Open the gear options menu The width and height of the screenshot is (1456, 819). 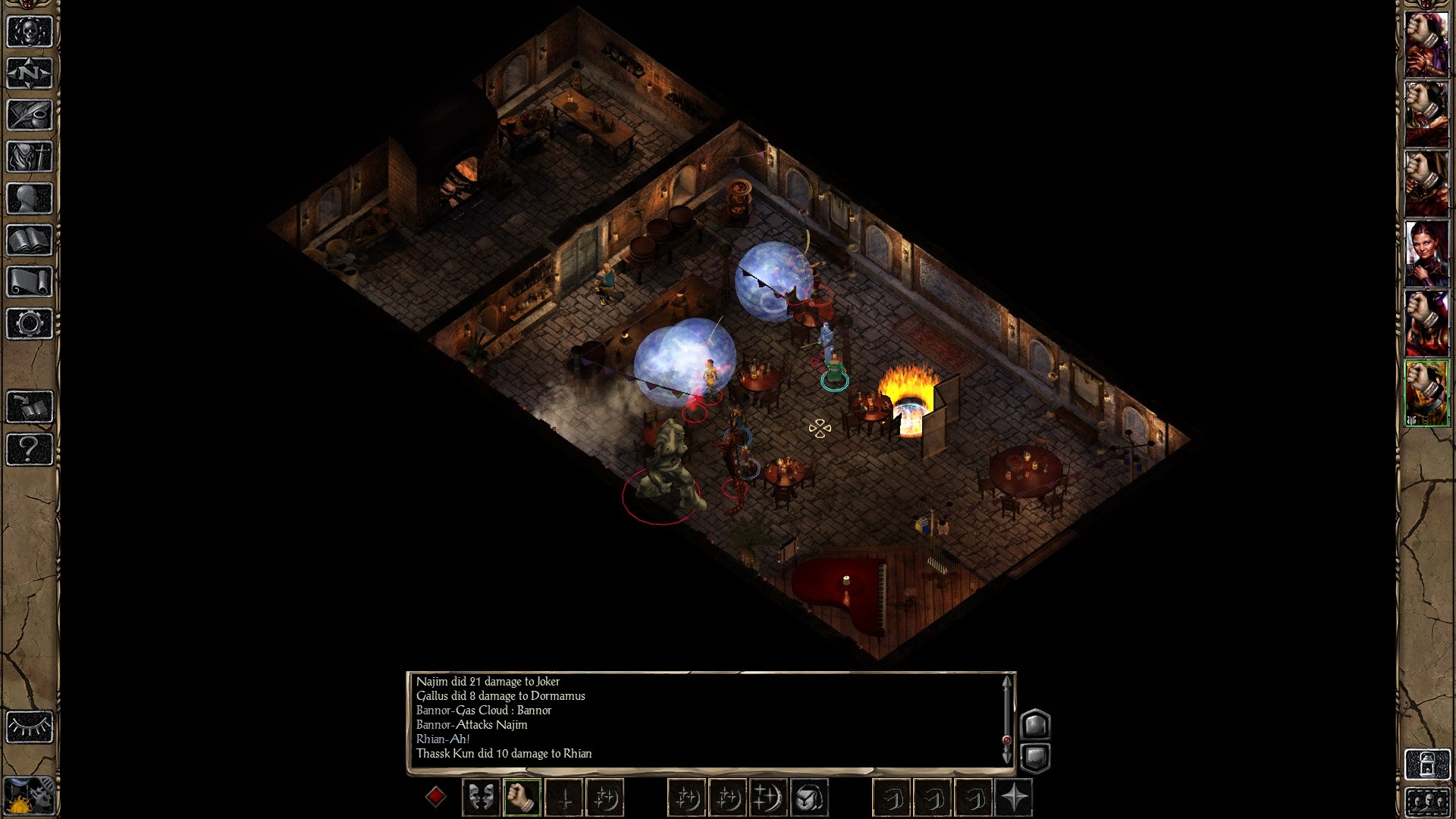[x=30, y=324]
